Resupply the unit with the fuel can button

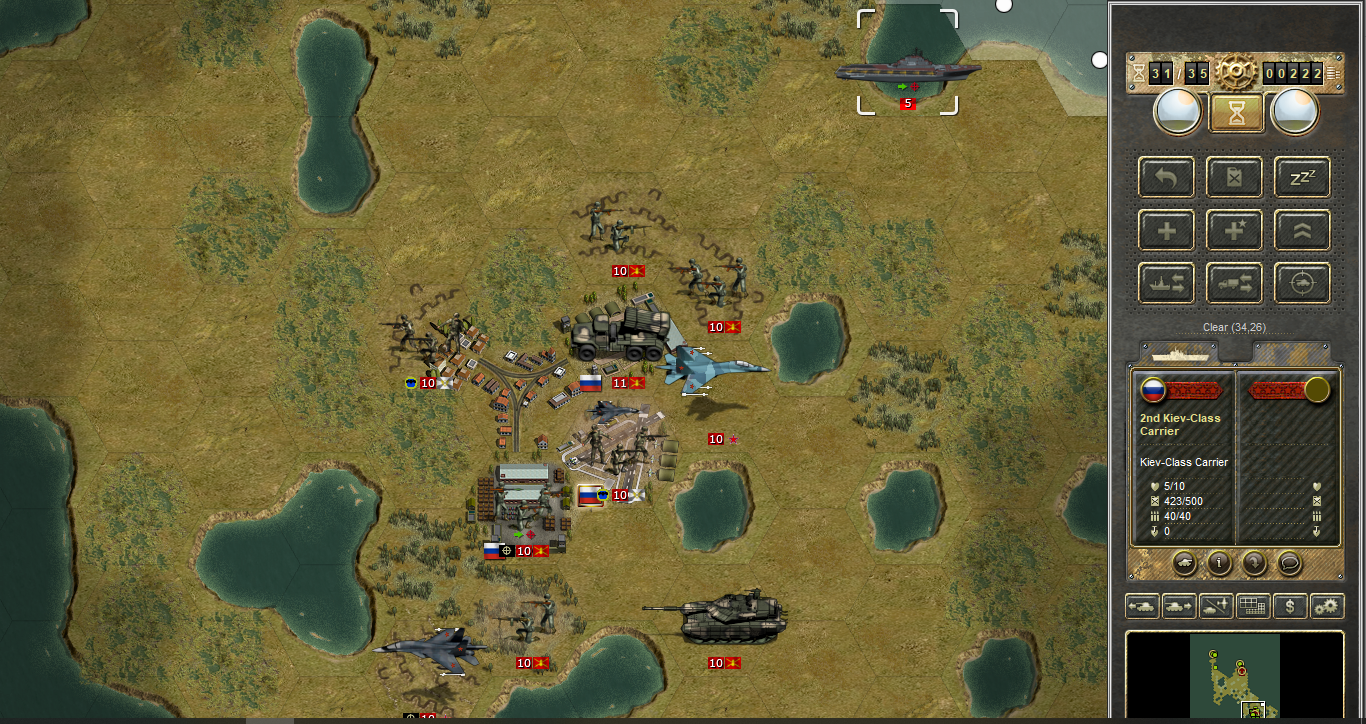pos(1234,178)
